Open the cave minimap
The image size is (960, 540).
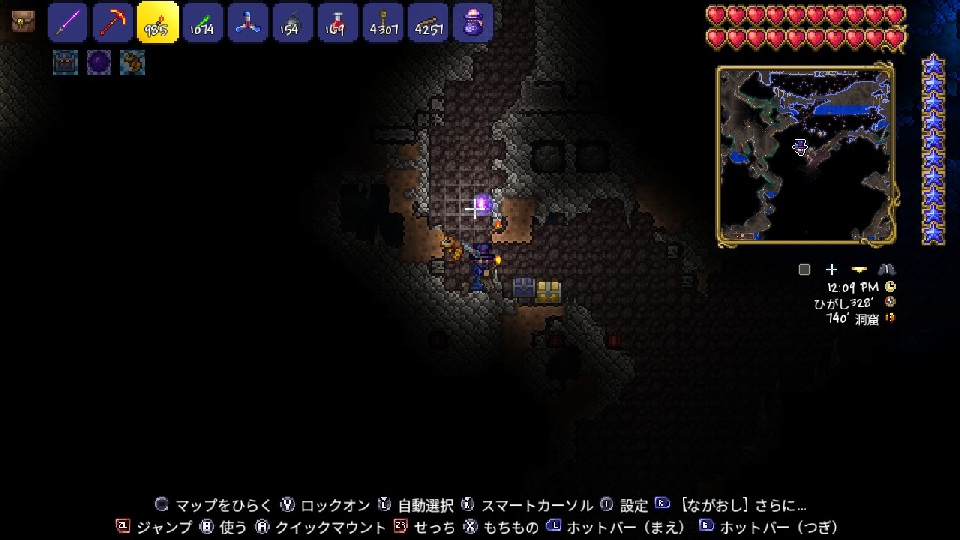pyautogui.click(x=804, y=155)
